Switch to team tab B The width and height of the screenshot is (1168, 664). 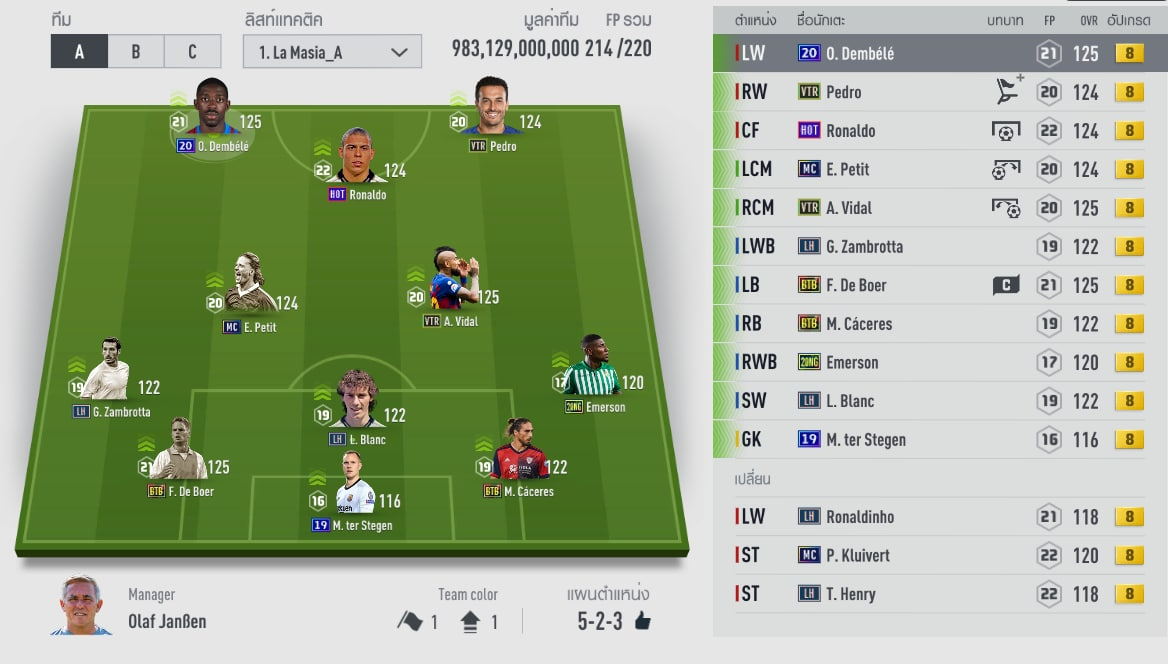coord(136,52)
